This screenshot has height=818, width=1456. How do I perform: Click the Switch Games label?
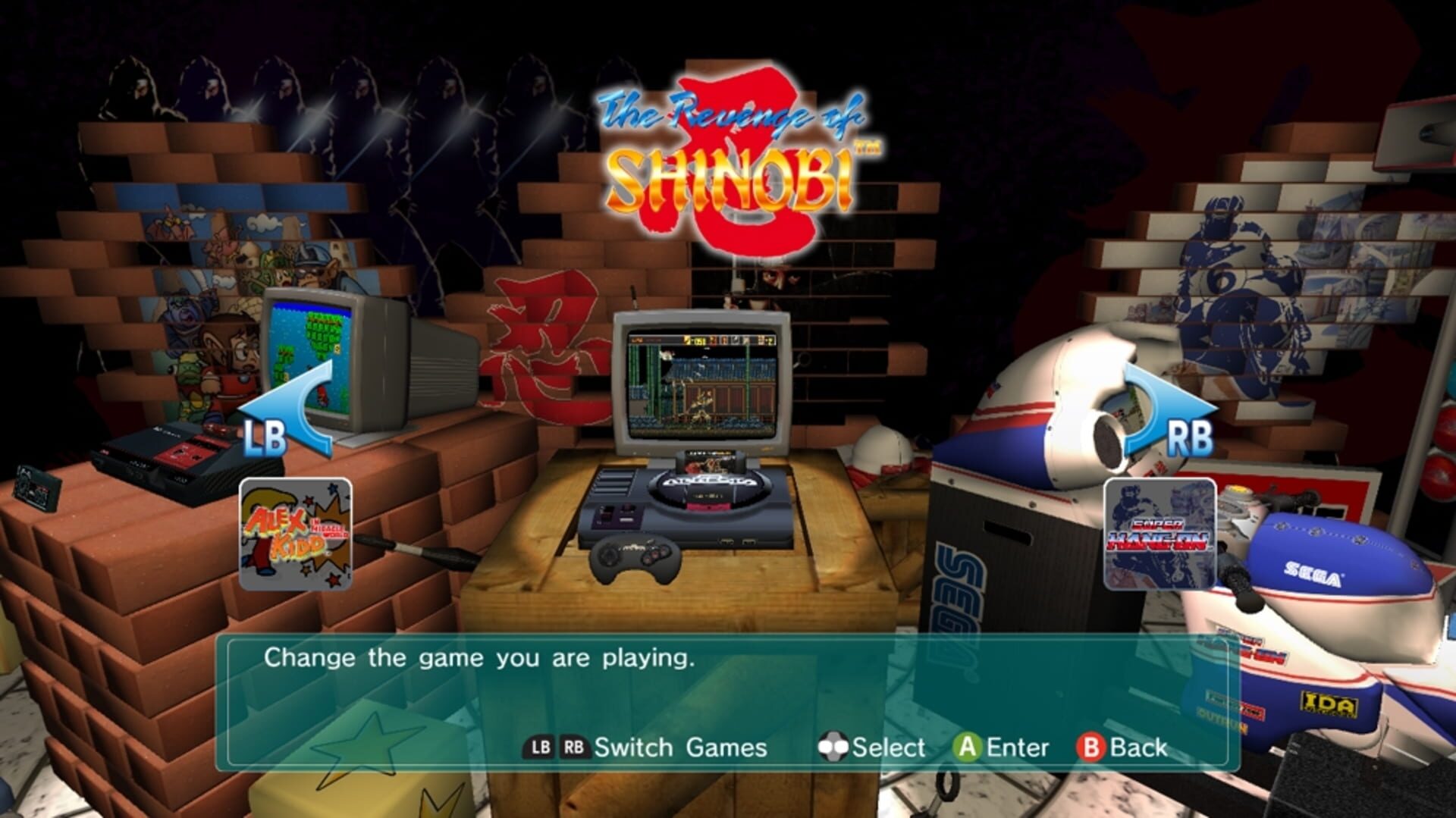[681, 747]
